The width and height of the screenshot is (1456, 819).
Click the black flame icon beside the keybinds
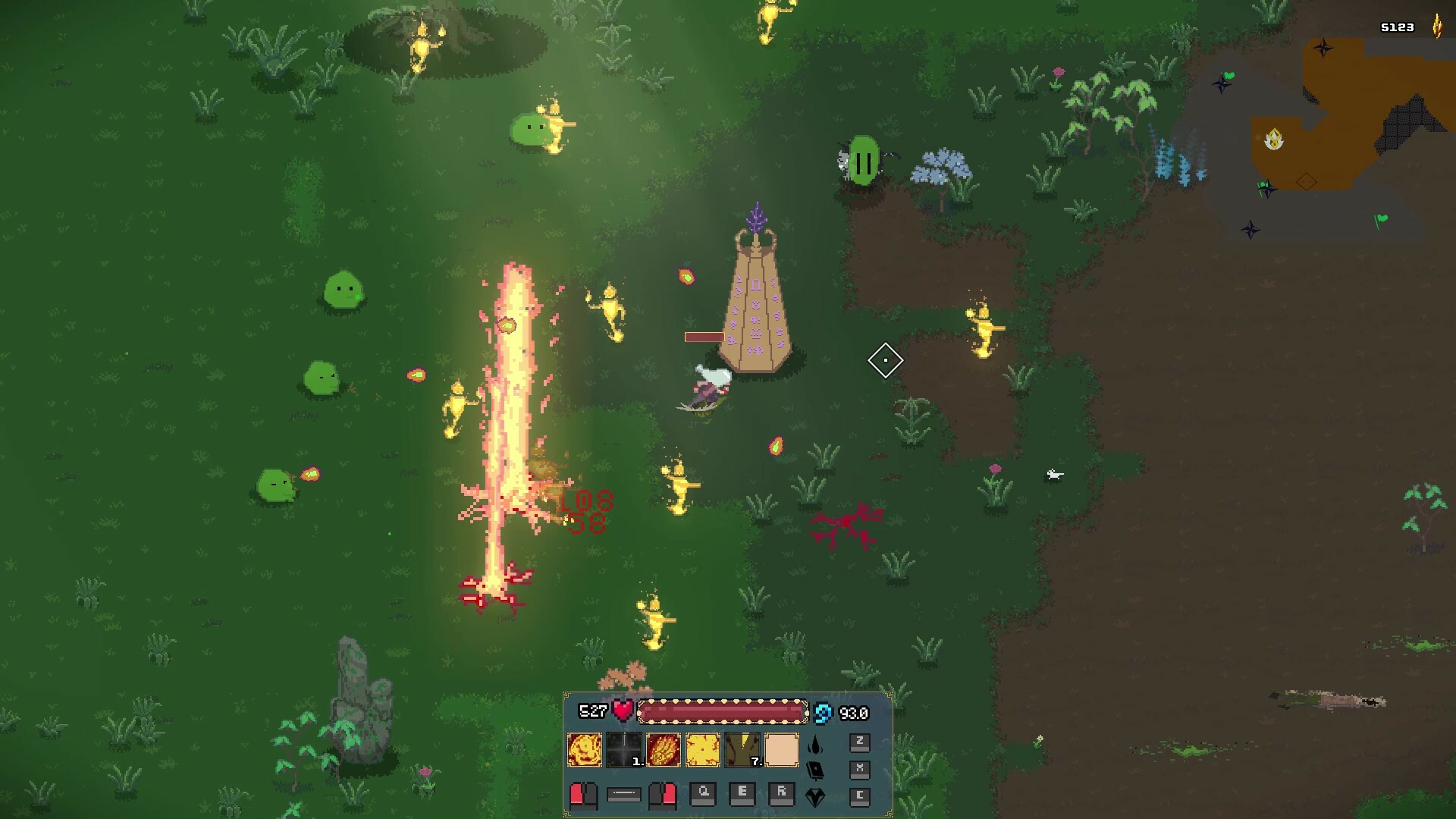[815, 745]
